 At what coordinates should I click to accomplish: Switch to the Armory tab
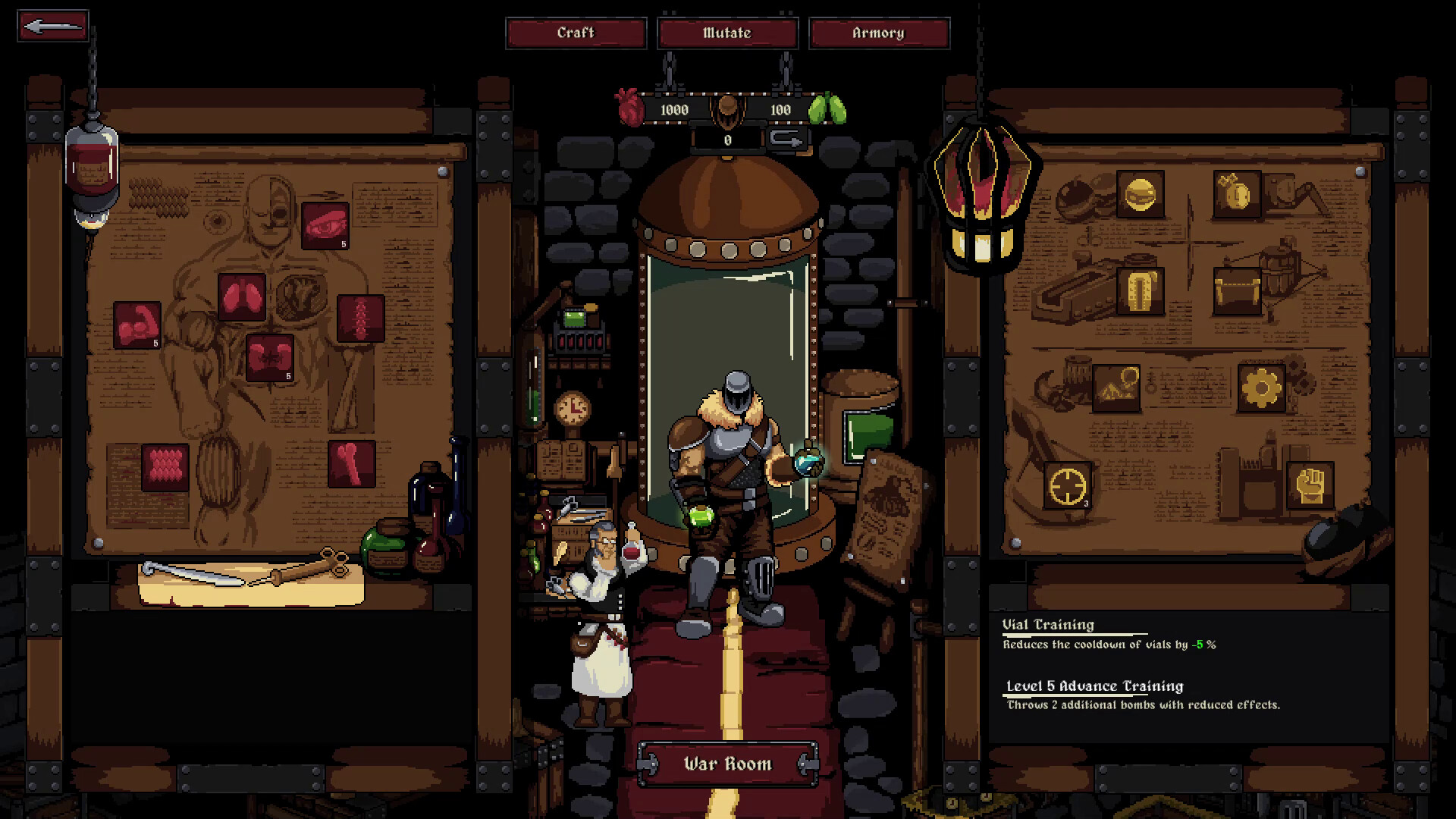click(880, 33)
